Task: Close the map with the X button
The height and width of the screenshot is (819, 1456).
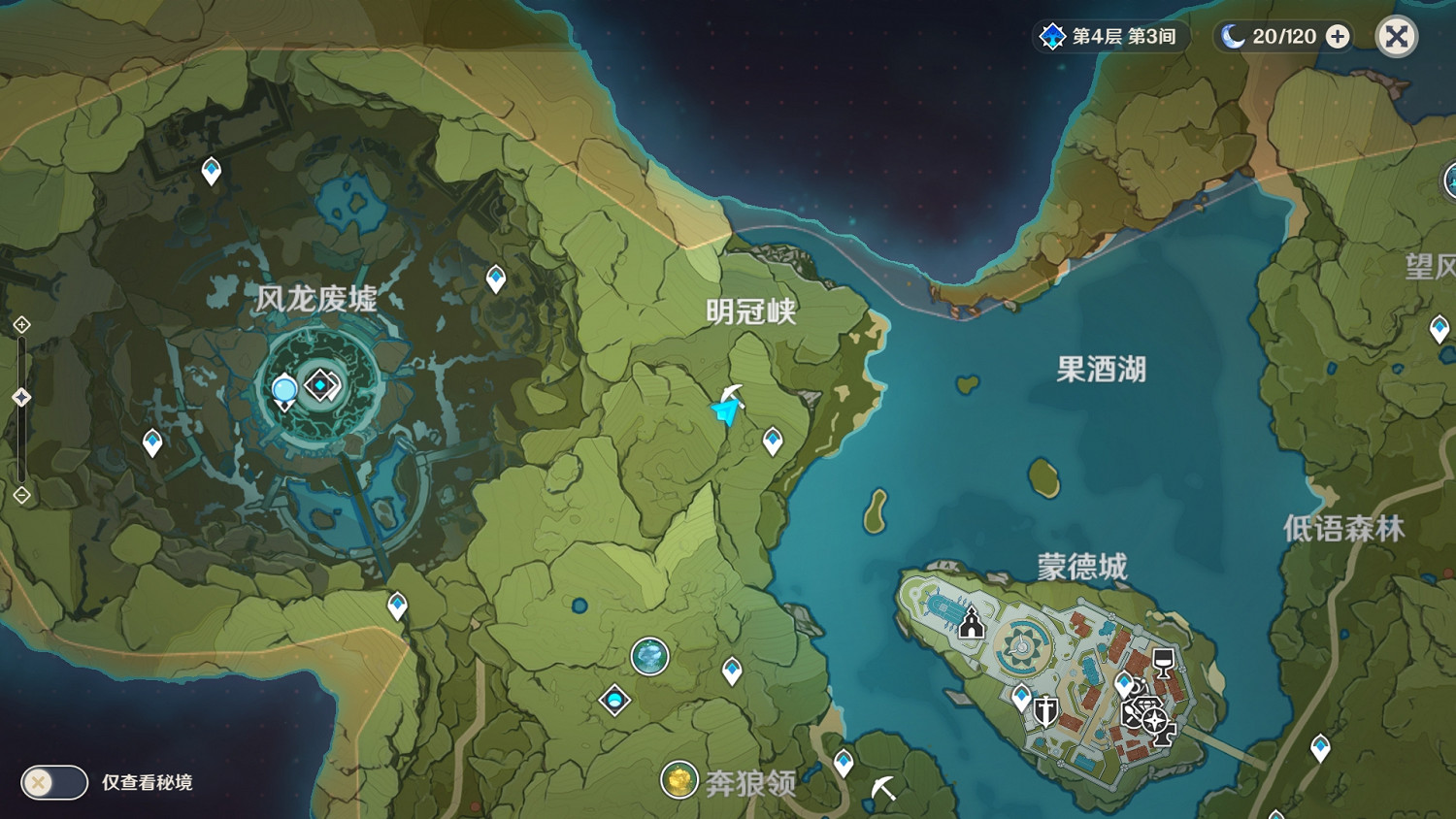Action: coord(1396,36)
